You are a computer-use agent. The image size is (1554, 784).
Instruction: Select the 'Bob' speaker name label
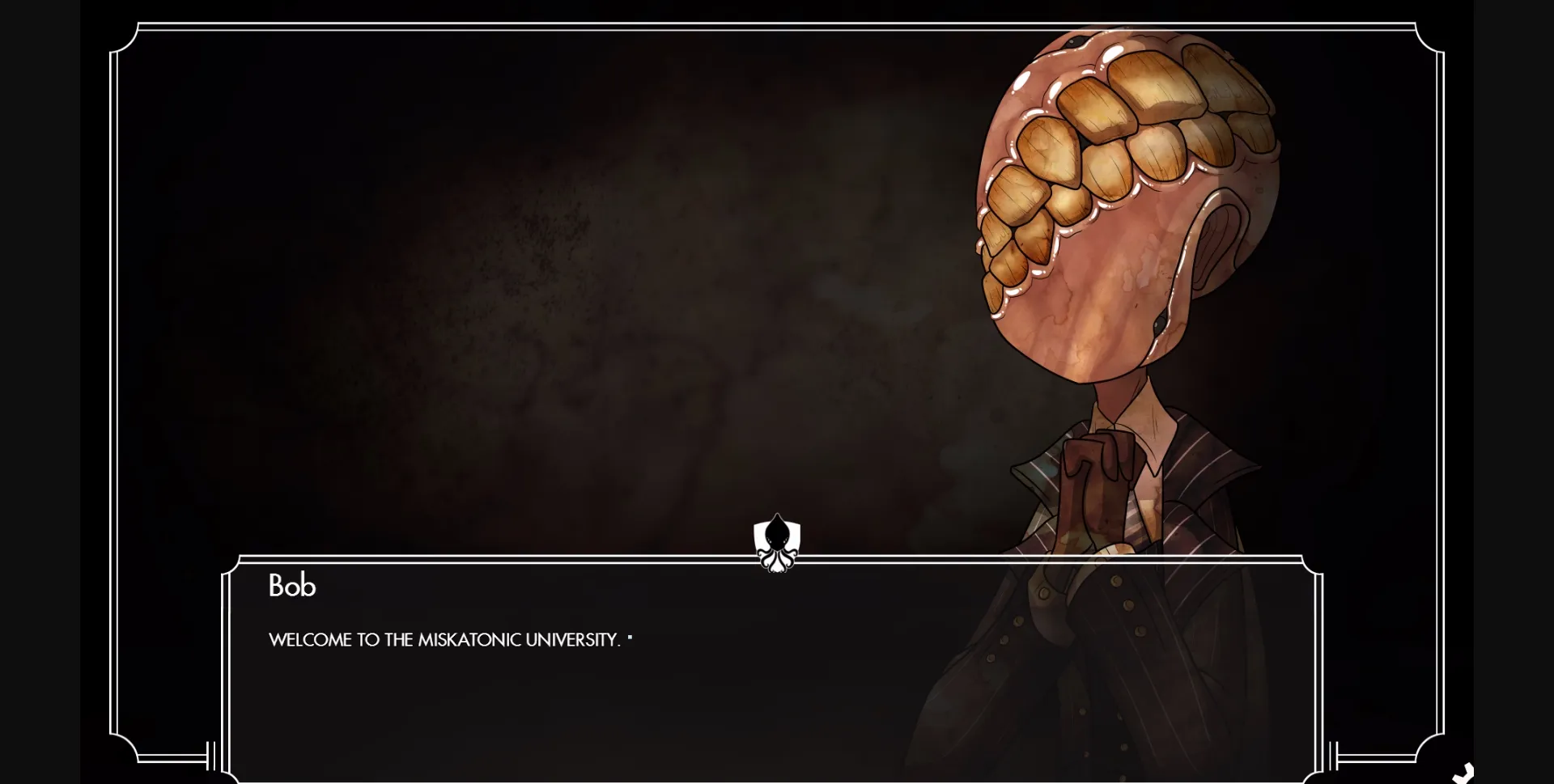click(291, 585)
